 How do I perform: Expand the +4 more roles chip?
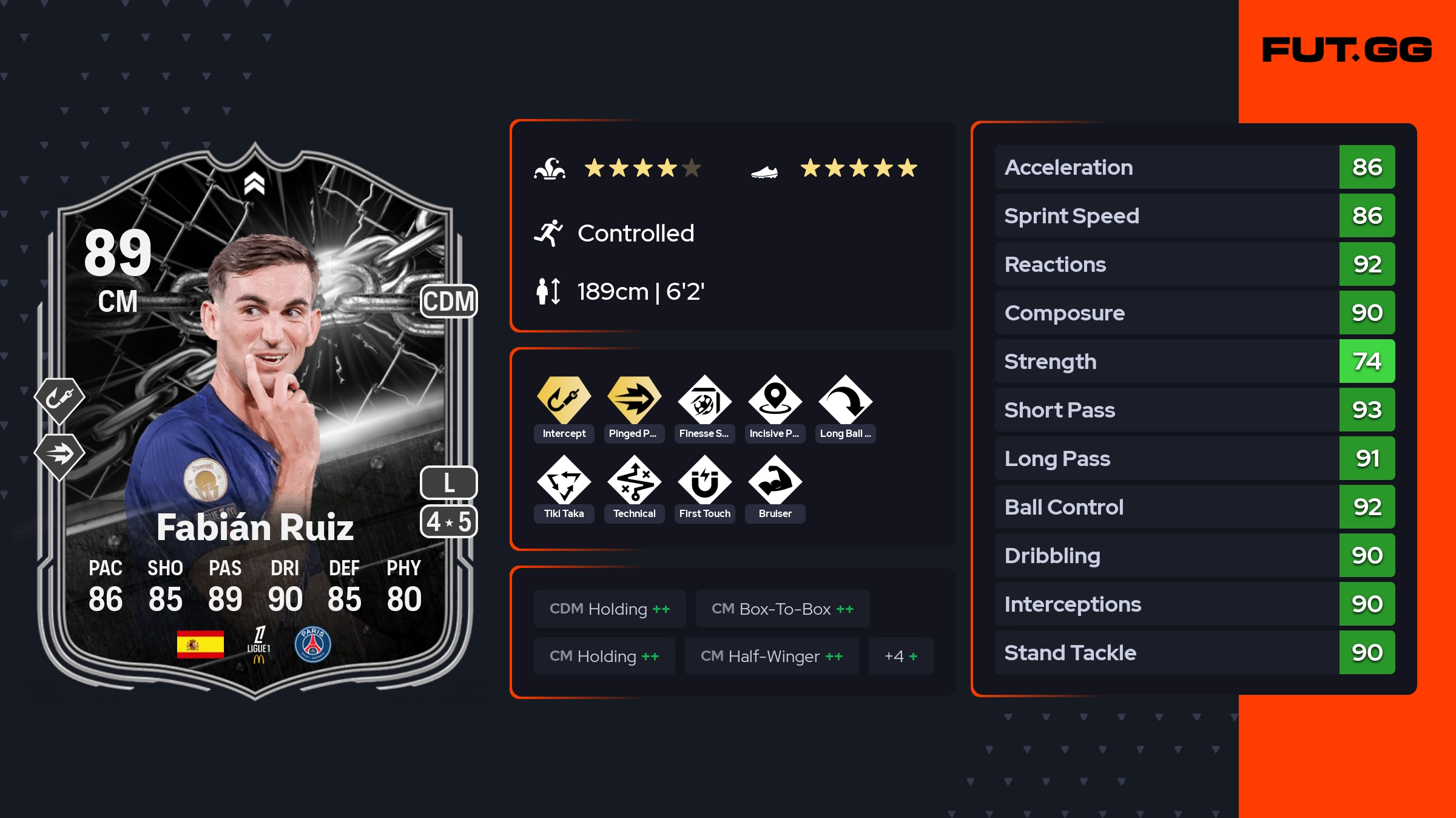tap(901, 656)
